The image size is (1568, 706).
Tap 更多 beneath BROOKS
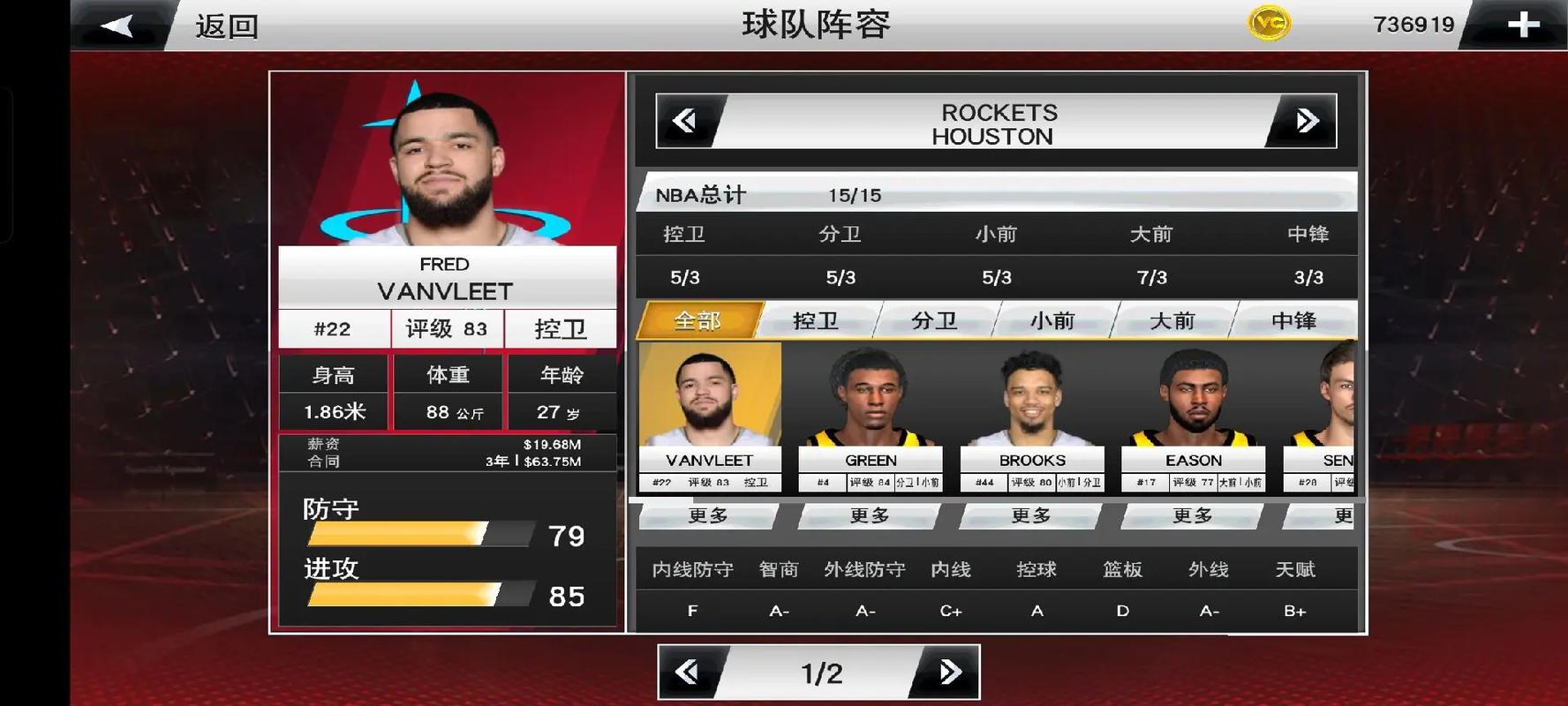pos(1032,516)
